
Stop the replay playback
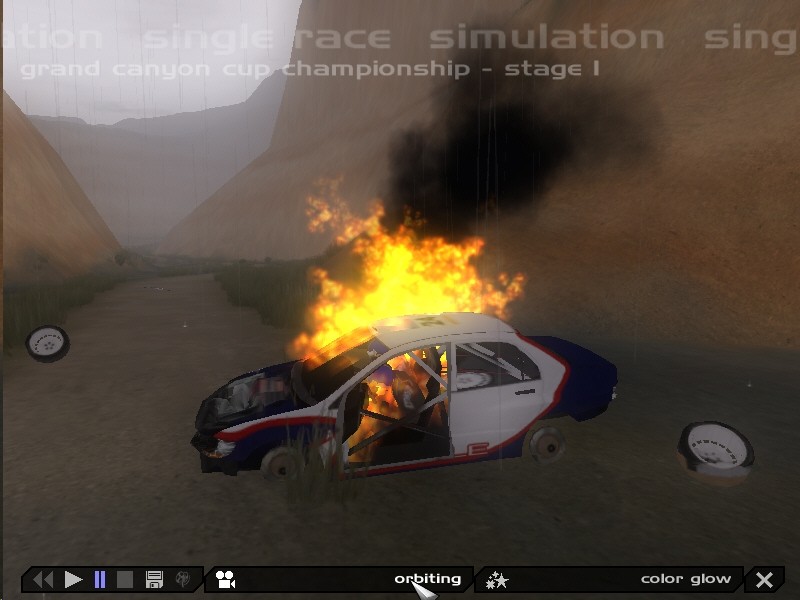click(x=126, y=579)
